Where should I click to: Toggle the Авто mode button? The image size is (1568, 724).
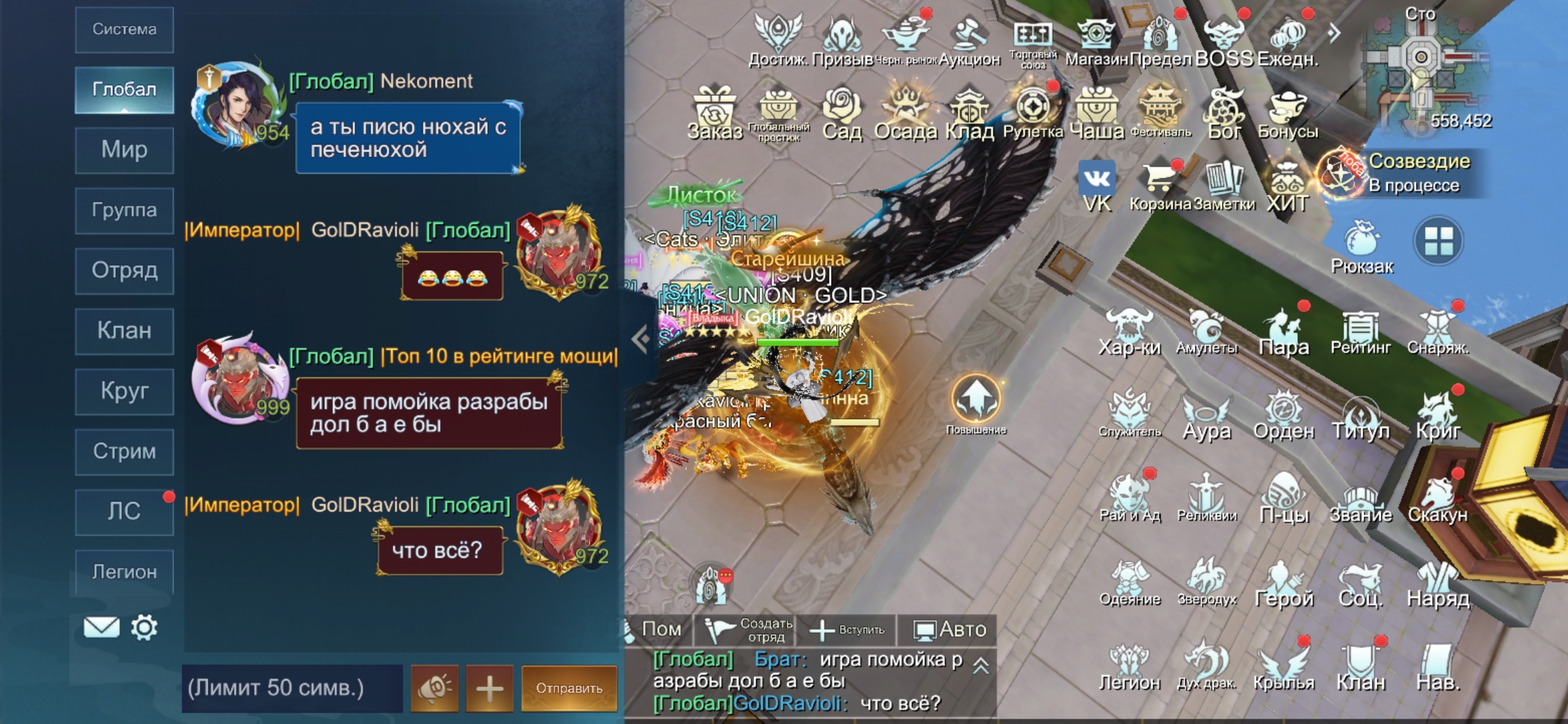coord(949,629)
